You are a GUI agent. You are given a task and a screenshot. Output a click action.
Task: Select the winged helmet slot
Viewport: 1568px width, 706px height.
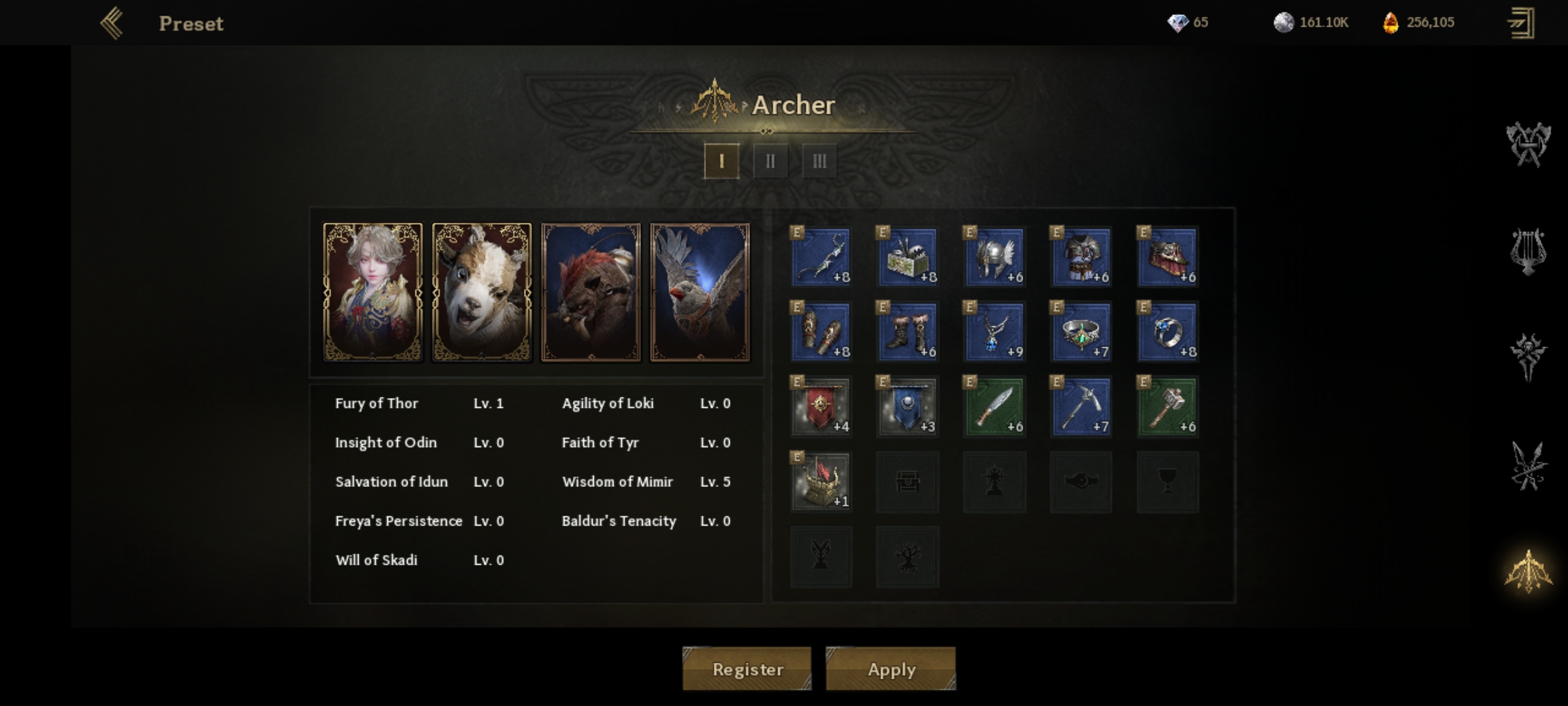pyautogui.click(x=994, y=257)
